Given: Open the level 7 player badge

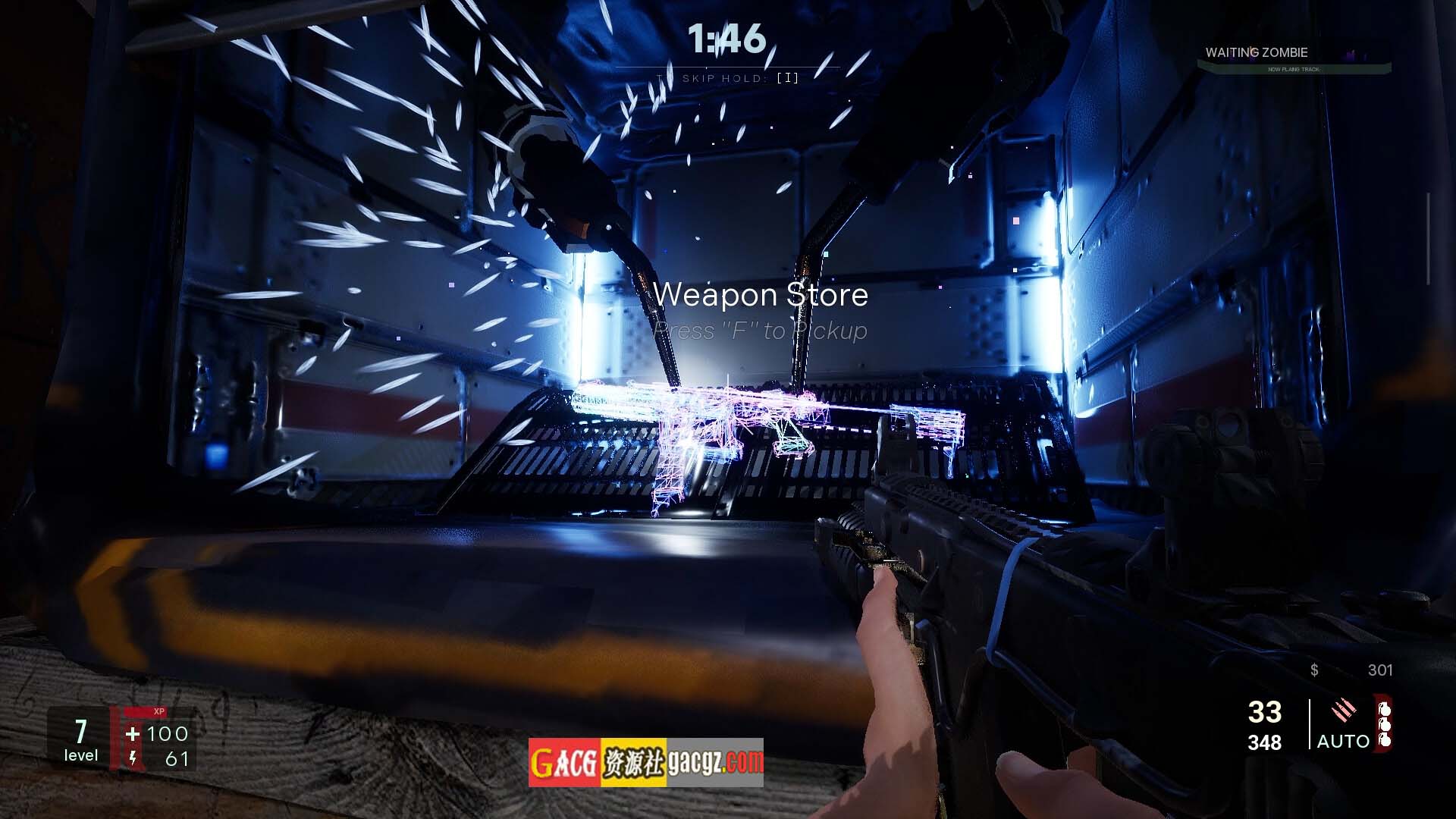Looking at the screenshot, I should 80,739.
